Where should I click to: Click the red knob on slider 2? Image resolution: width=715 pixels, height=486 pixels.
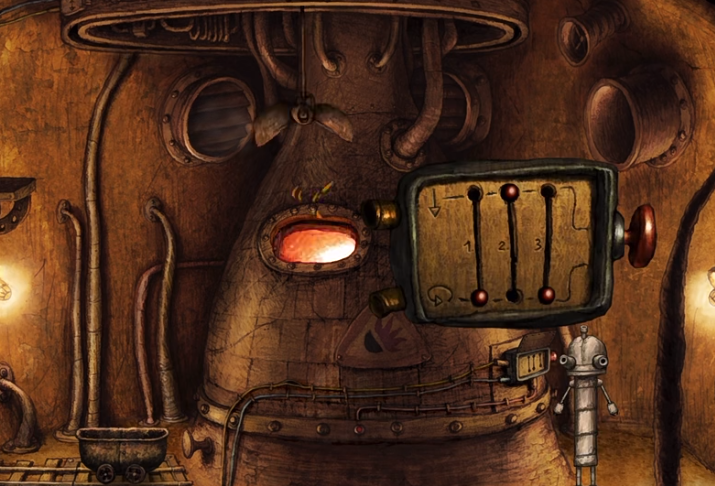pos(510,190)
